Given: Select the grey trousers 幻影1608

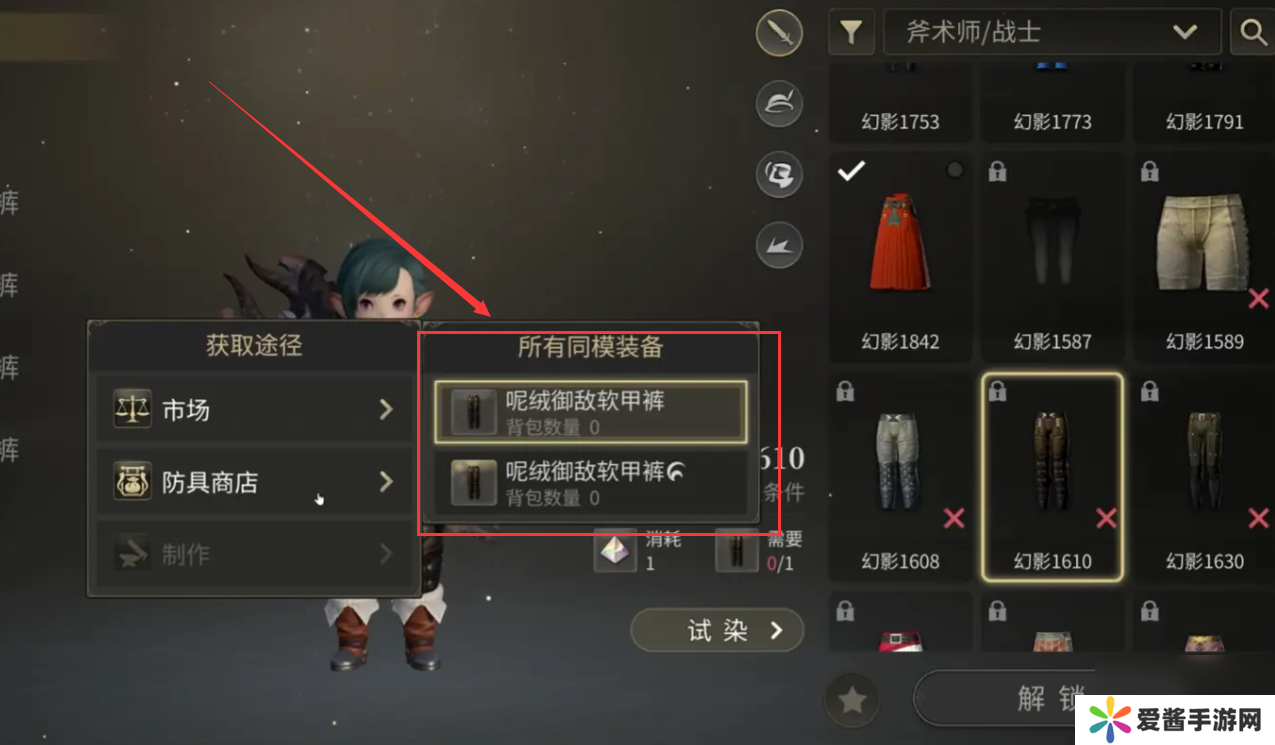Looking at the screenshot, I should pyautogui.click(x=900, y=475).
